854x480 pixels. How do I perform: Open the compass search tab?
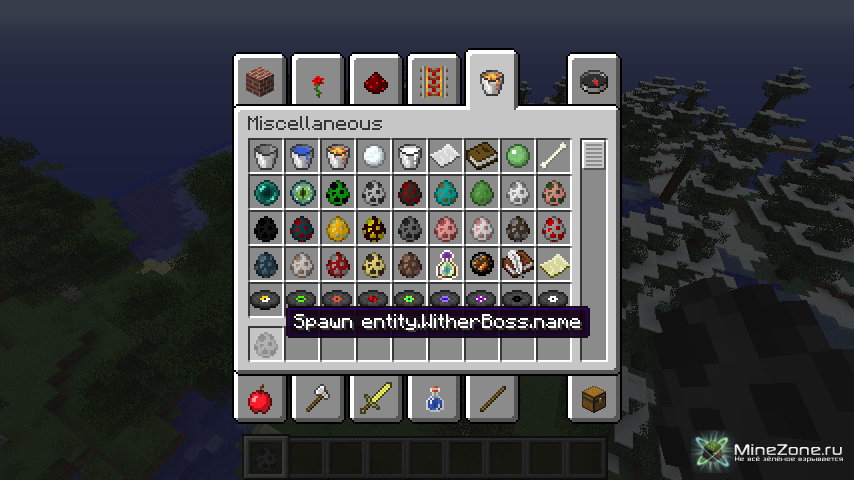tap(594, 82)
